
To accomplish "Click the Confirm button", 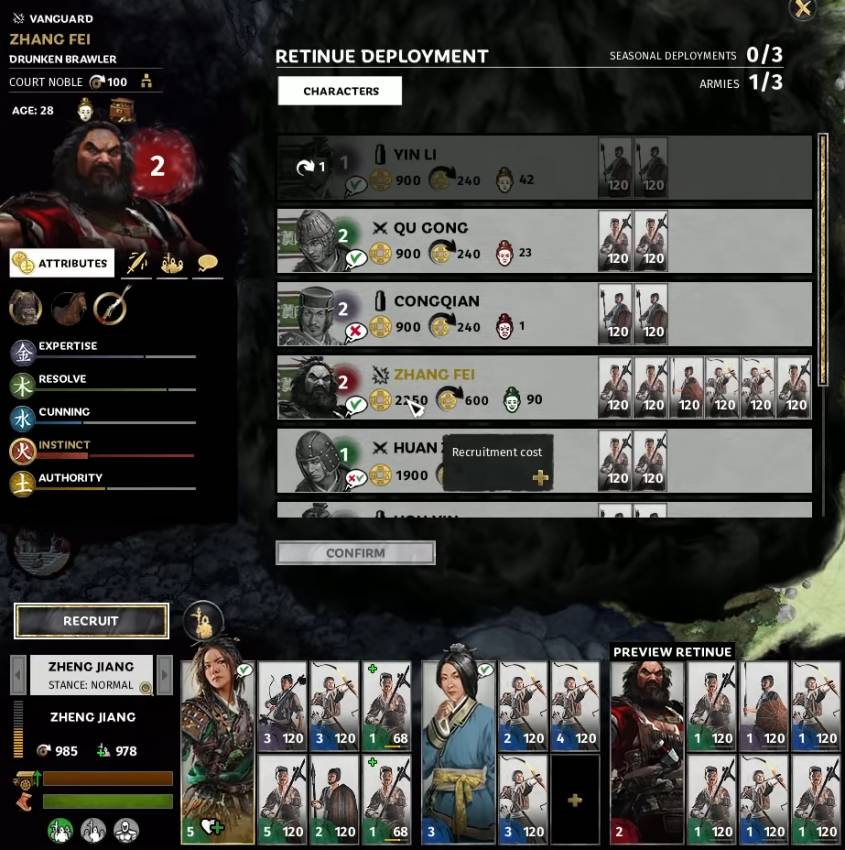I will click(x=355, y=553).
